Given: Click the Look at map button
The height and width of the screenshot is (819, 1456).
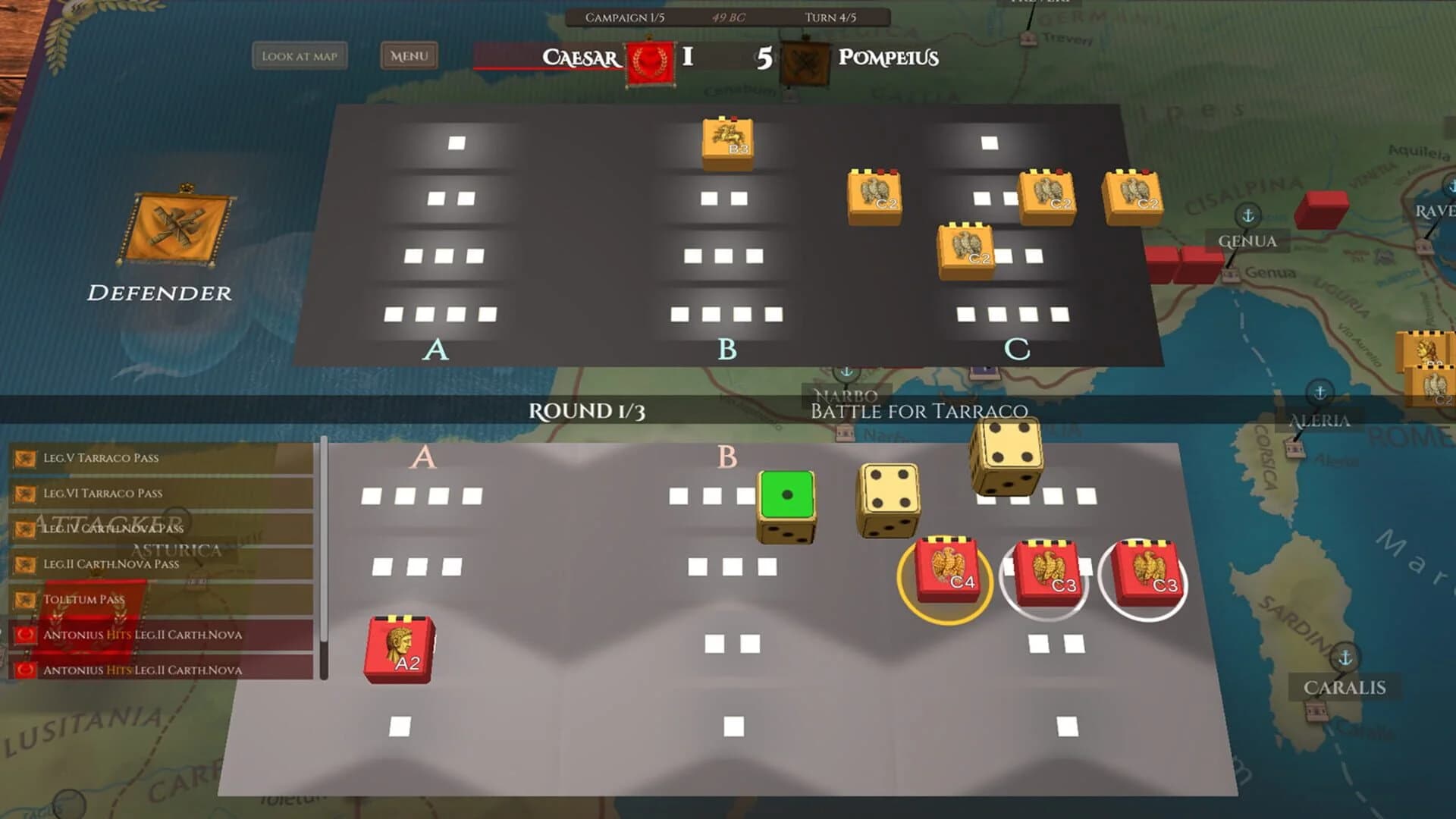Looking at the screenshot, I should coord(300,55).
